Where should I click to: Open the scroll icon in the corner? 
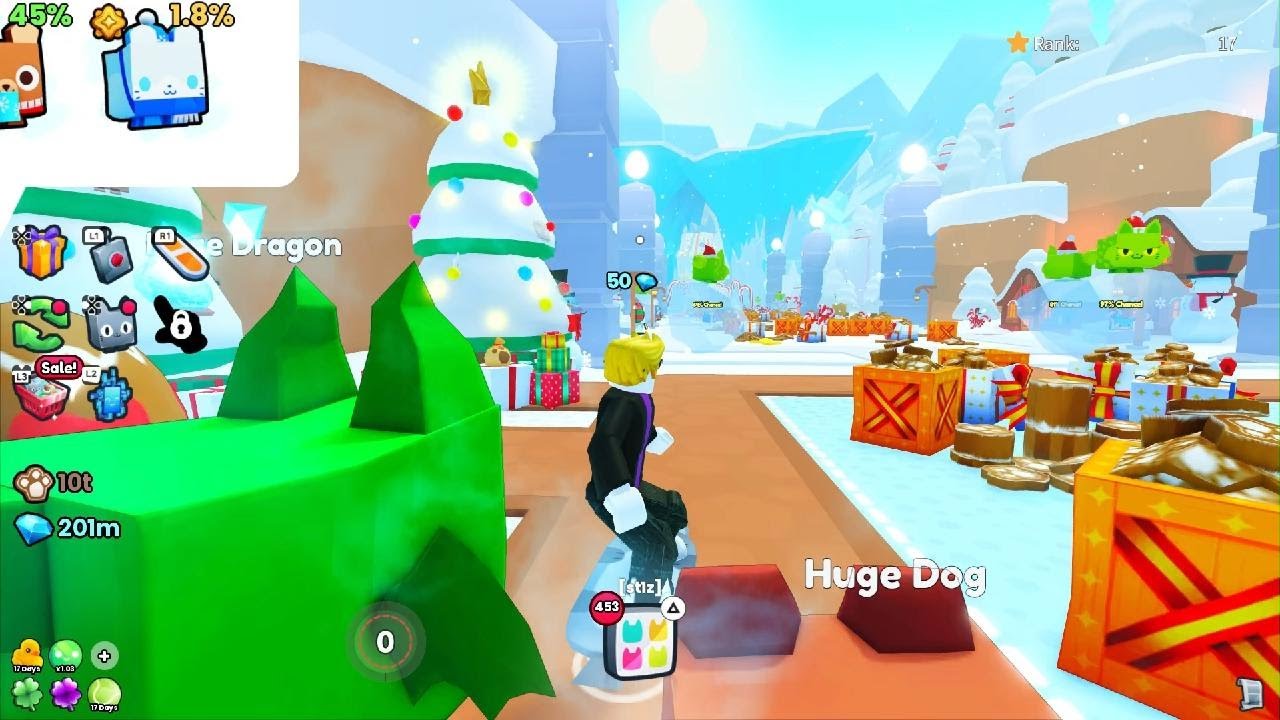pos(1246,691)
